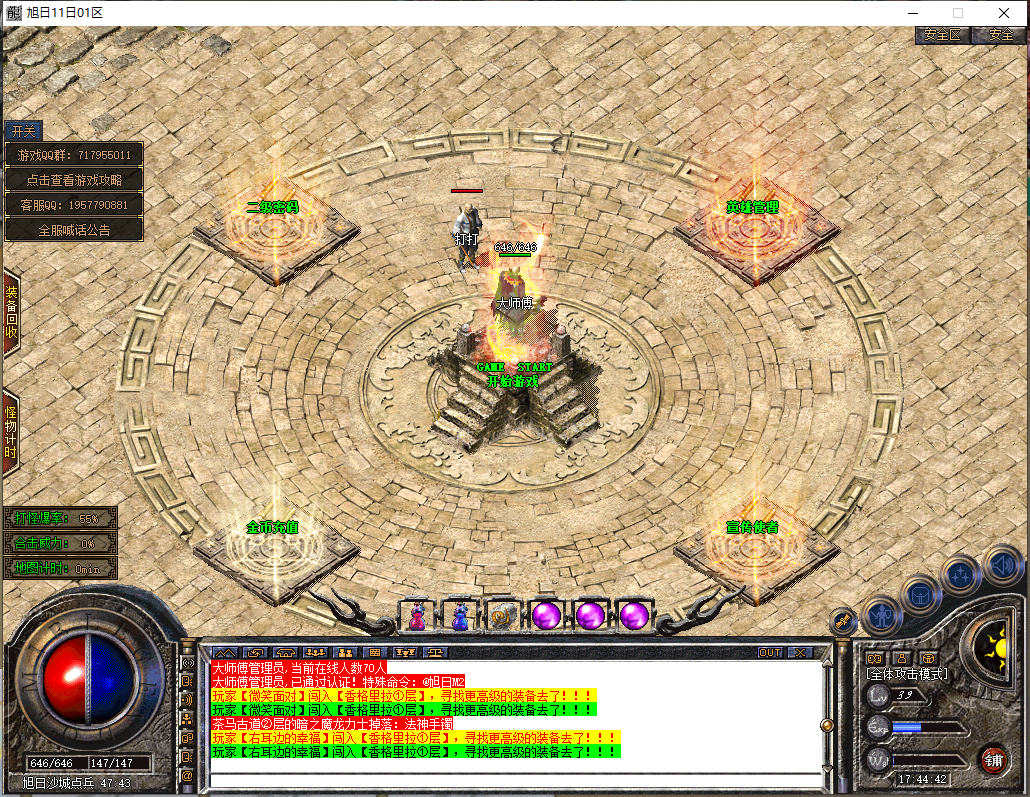Close the game window

1004,13
